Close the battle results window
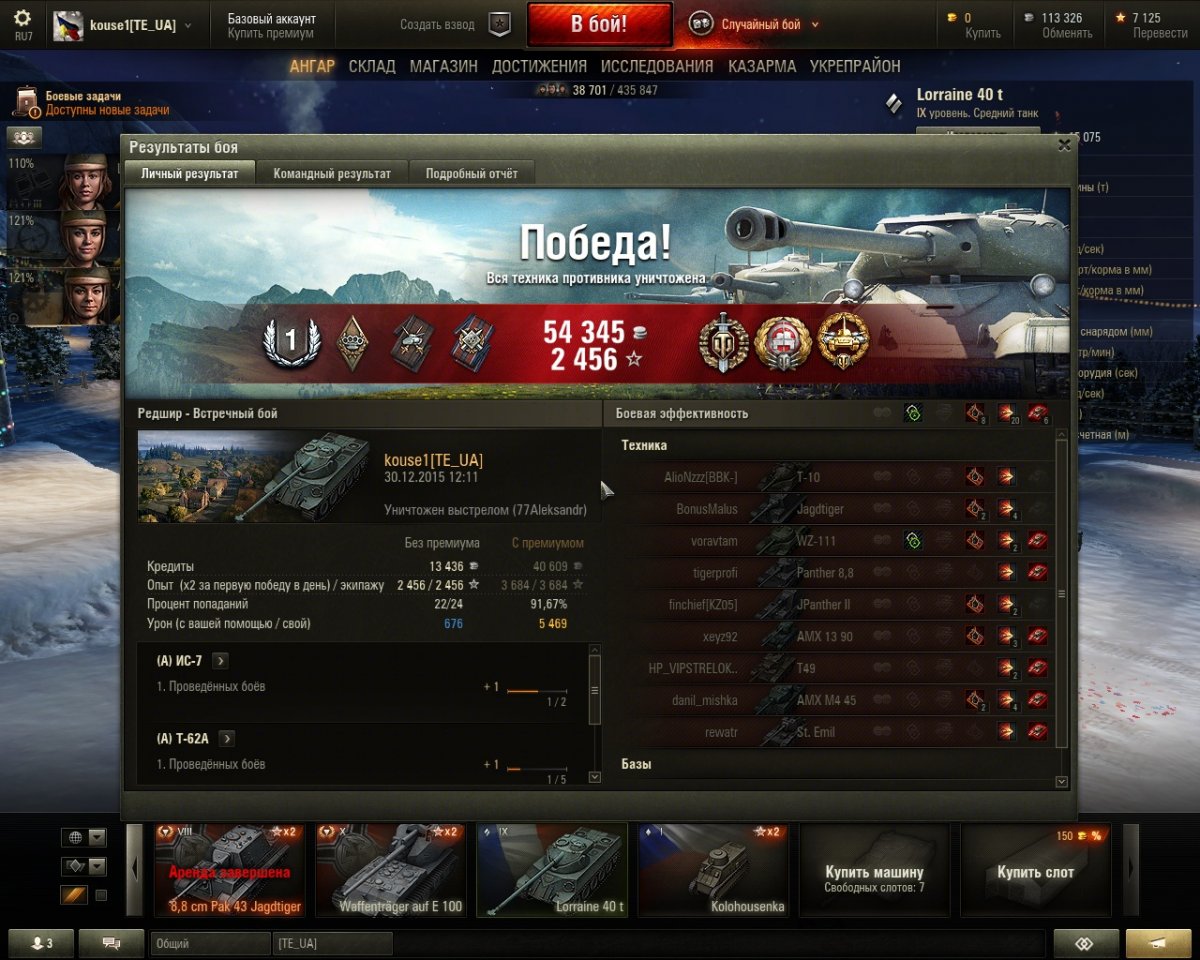The width and height of the screenshot is (1200, 960). pos(1064,145)
